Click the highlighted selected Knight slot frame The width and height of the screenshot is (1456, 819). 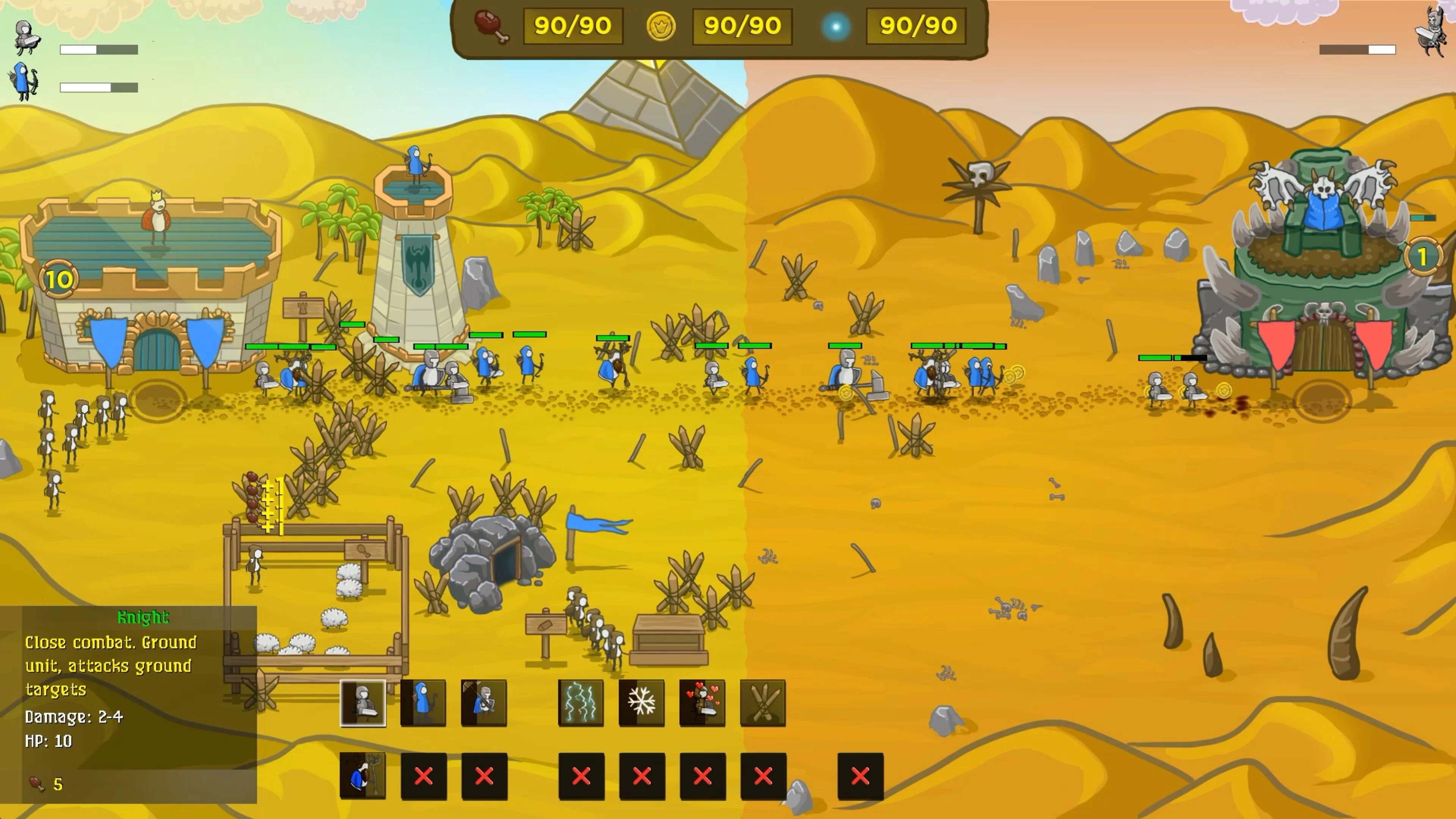364,703
